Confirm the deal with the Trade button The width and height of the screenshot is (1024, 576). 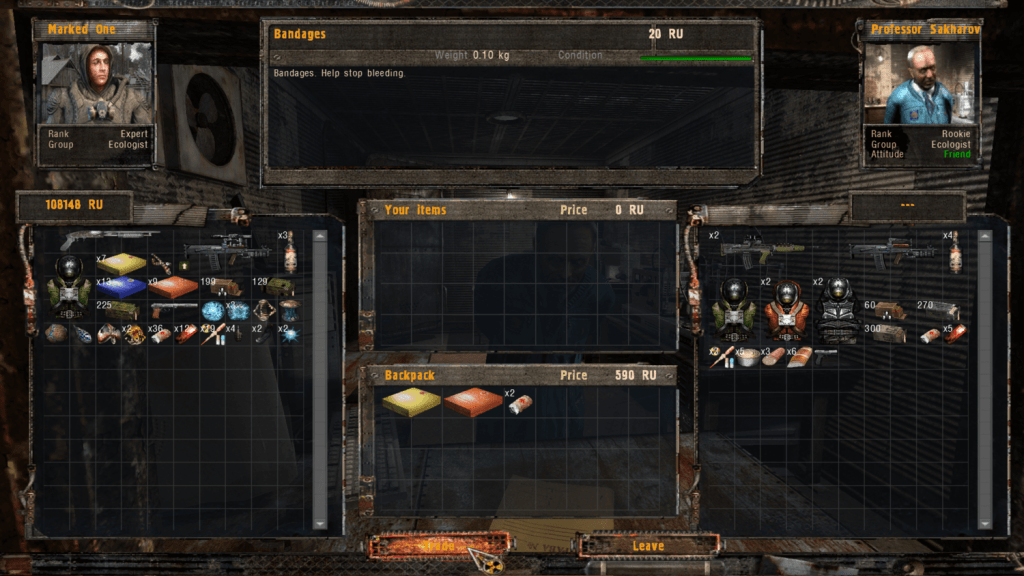pos(439,546)
